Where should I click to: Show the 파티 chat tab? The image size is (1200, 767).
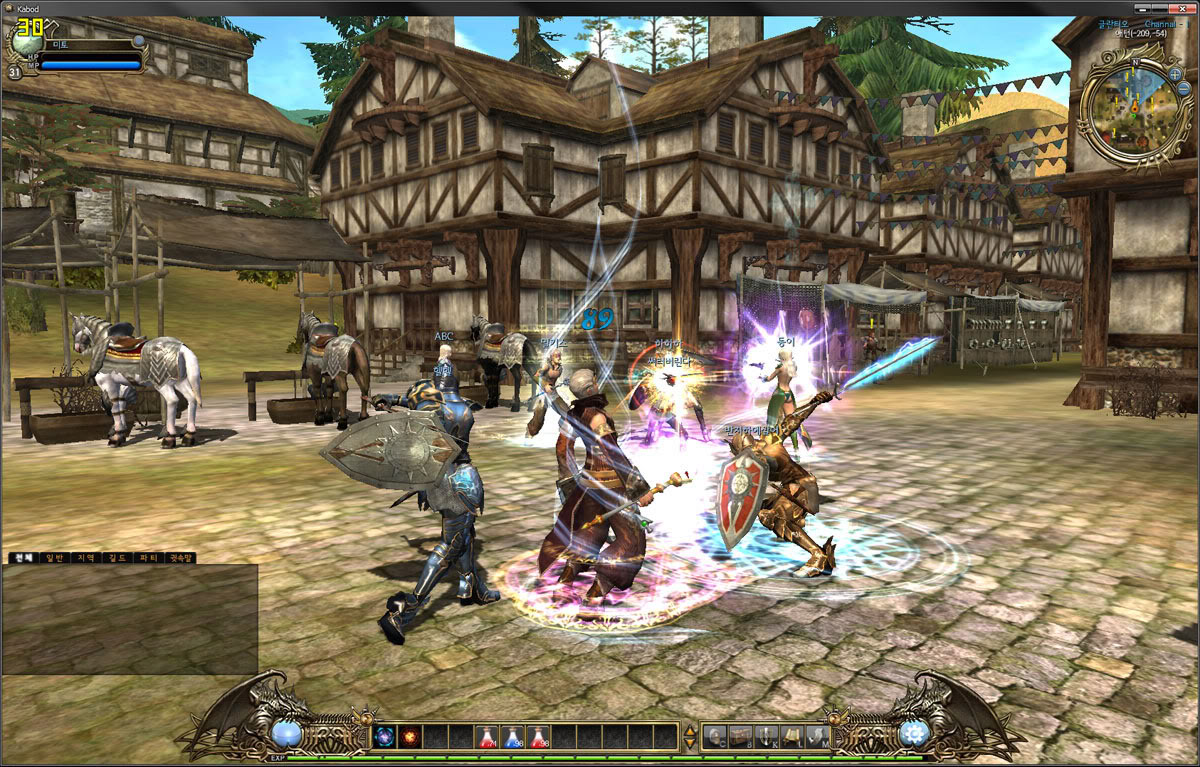pyautogui.click(x=146, y=558)
